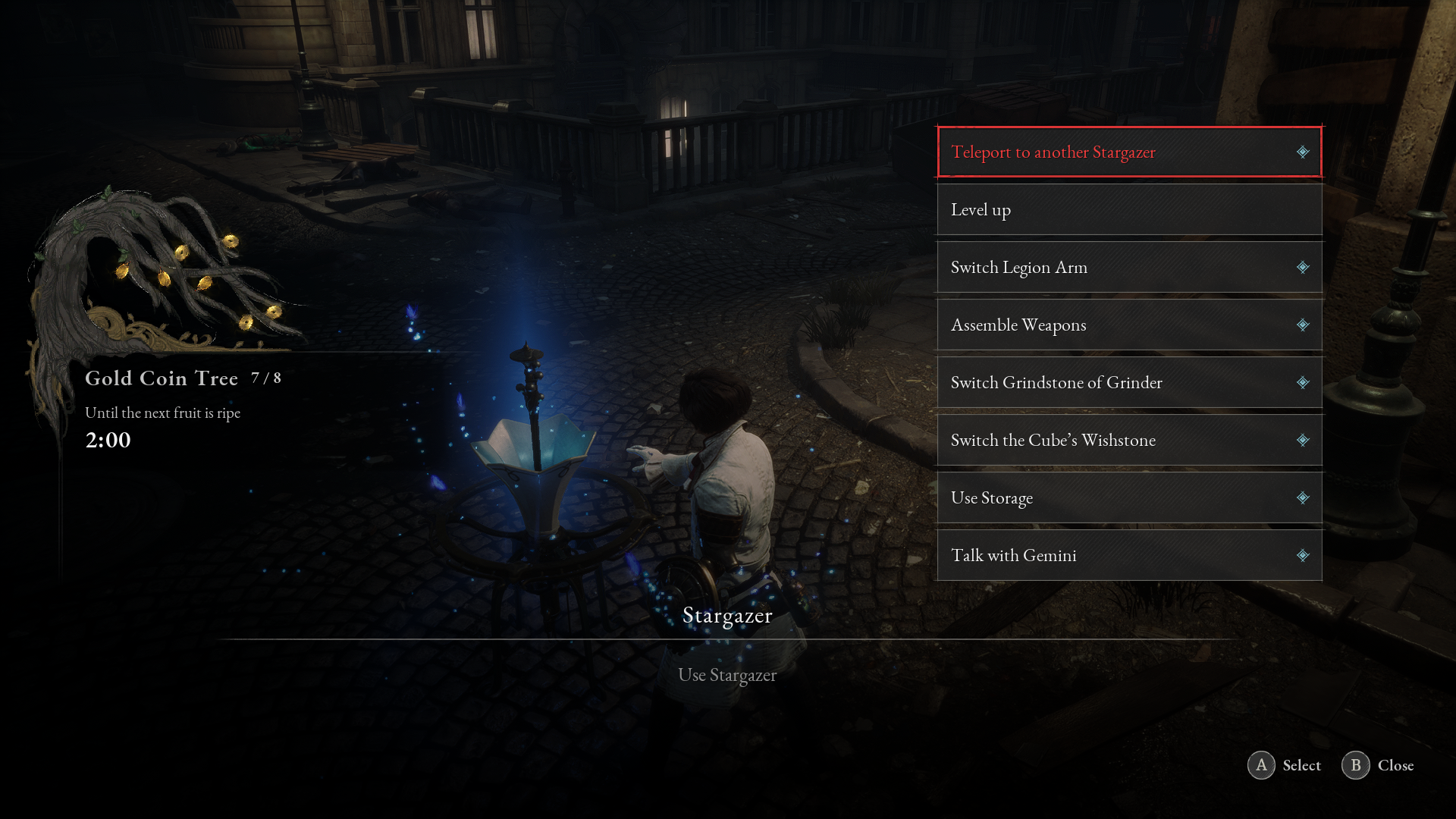The image size is (1456, 819).
Task: Open the Level up option
Action: click(1128, 209)
